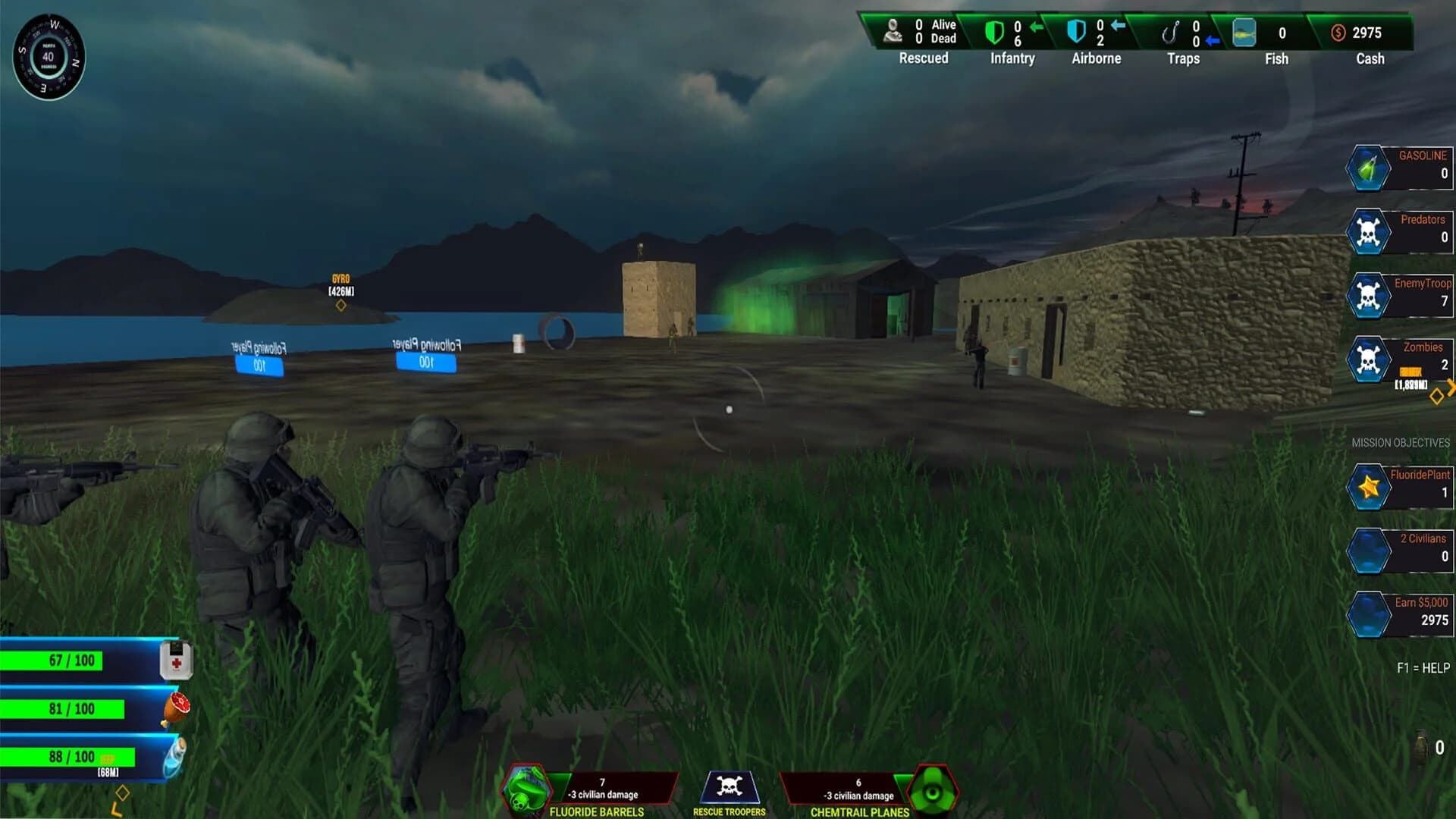Click the 67/100 health bar
1456x819 pixels.
72,660
